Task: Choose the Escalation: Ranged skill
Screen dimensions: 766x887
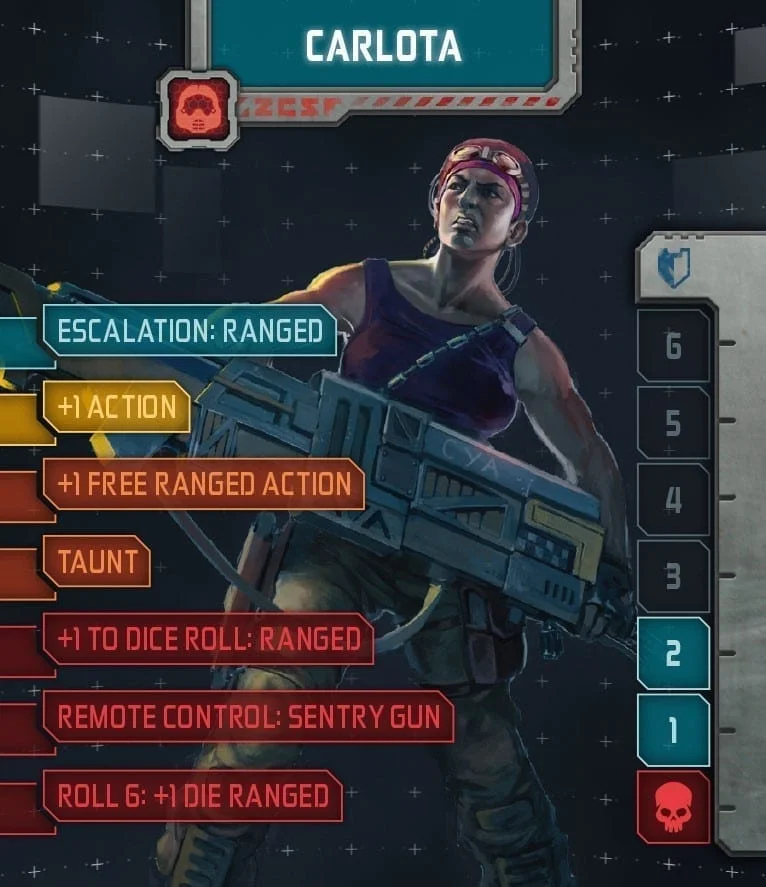Action: click(190, 331)
